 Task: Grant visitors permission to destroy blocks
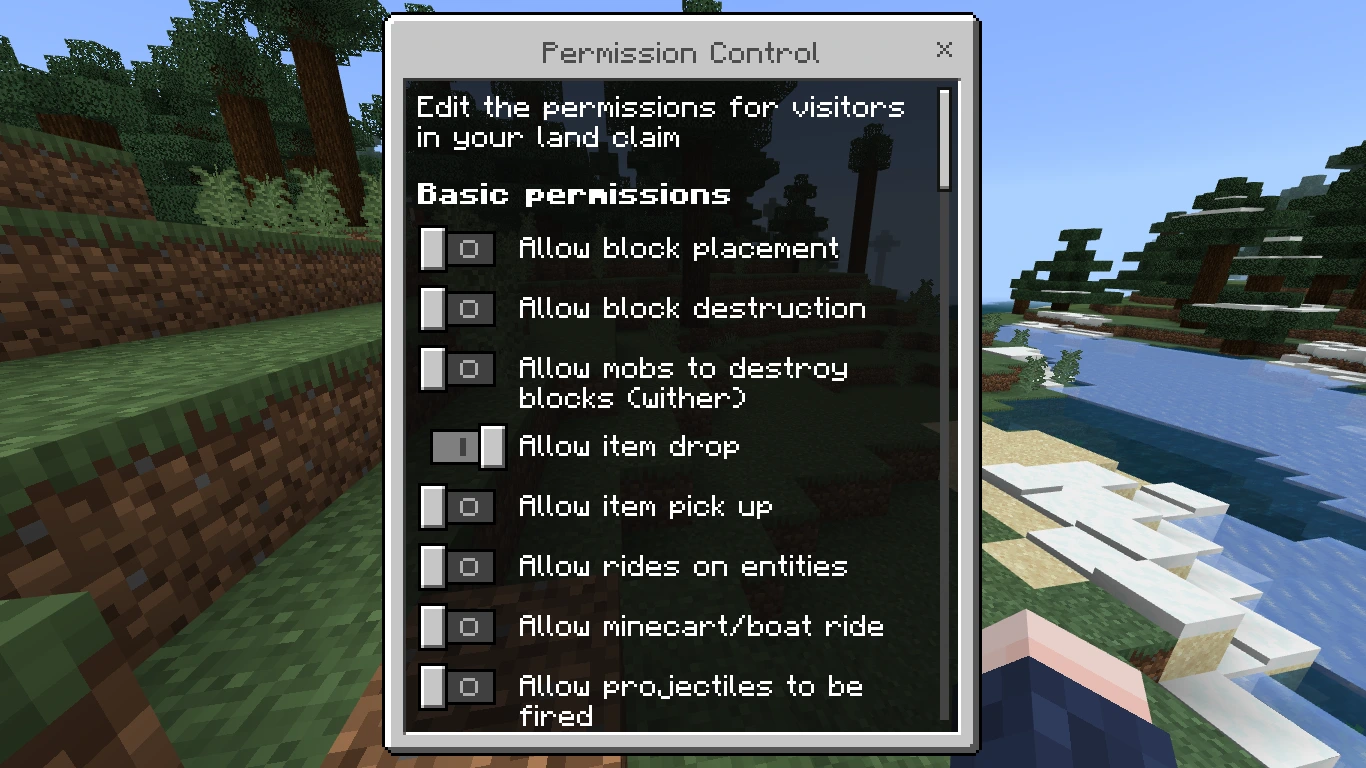tap(457, 309)
